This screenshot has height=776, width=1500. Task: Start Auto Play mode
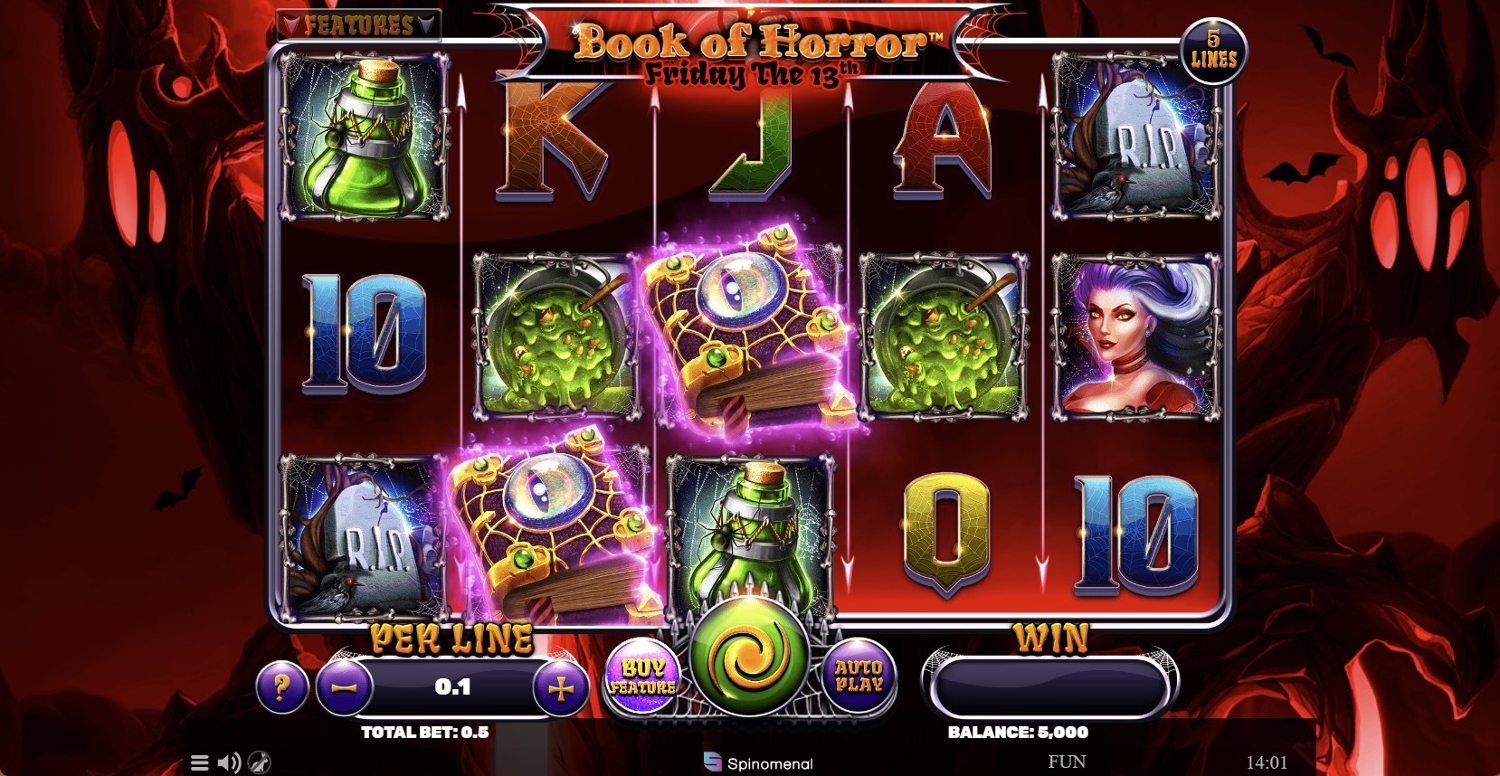[x=859, y=677]
